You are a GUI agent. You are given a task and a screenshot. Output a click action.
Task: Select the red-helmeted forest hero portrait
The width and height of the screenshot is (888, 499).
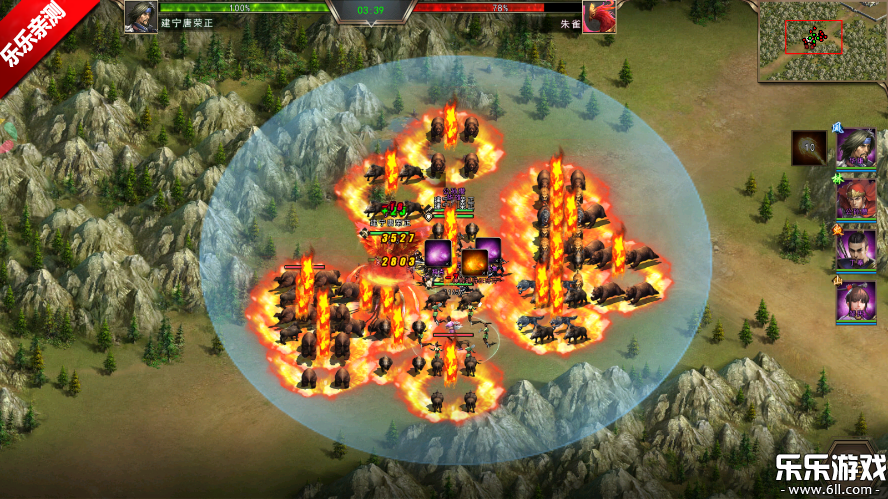(857, 198)
